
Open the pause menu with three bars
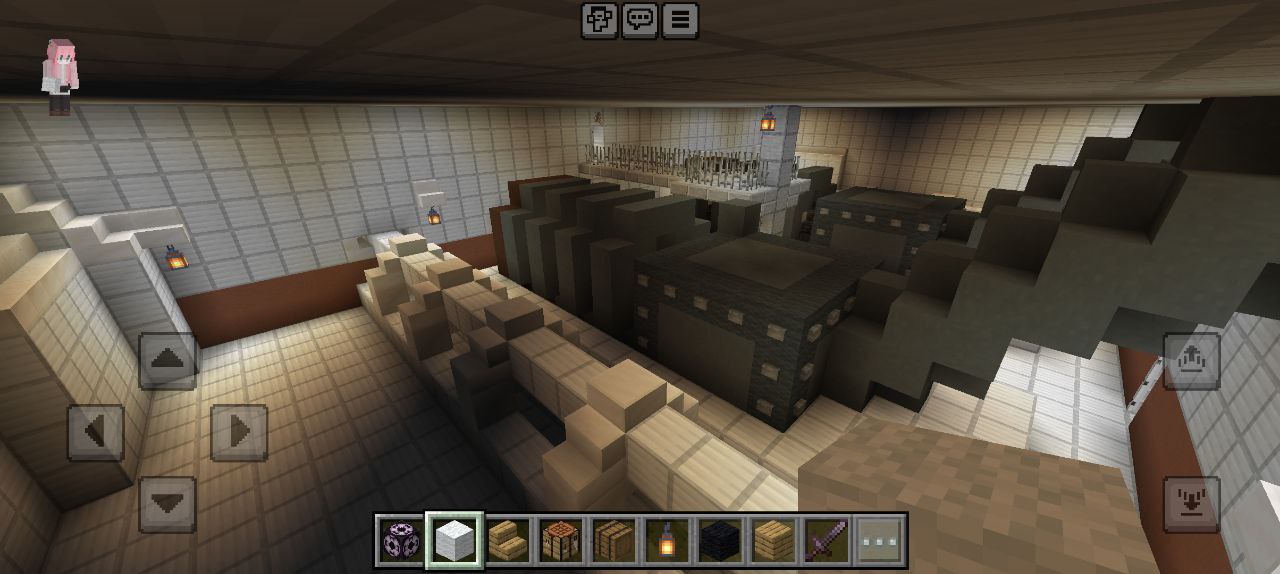(x=680, y=20)
